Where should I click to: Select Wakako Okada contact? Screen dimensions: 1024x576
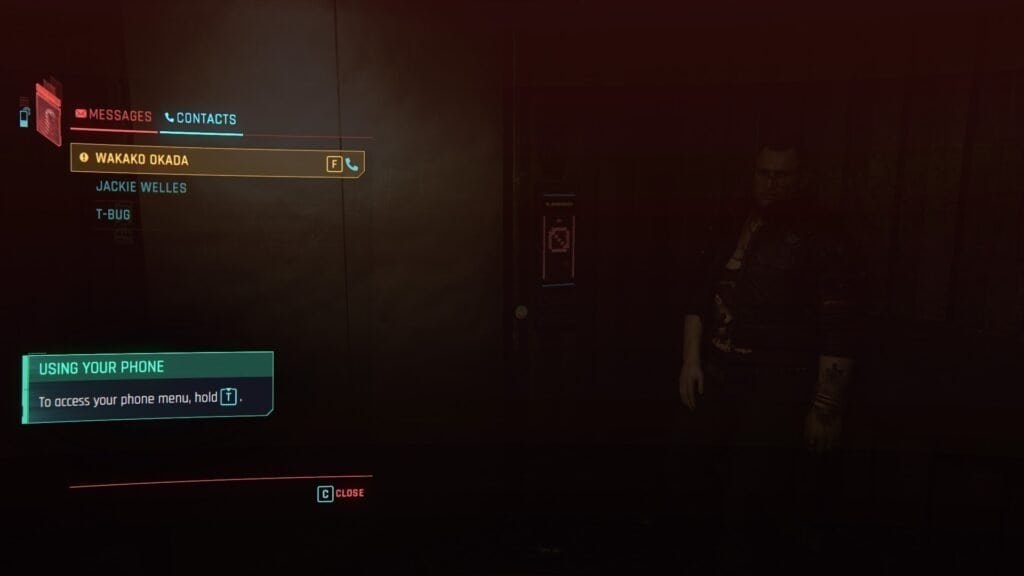(142, 159)
